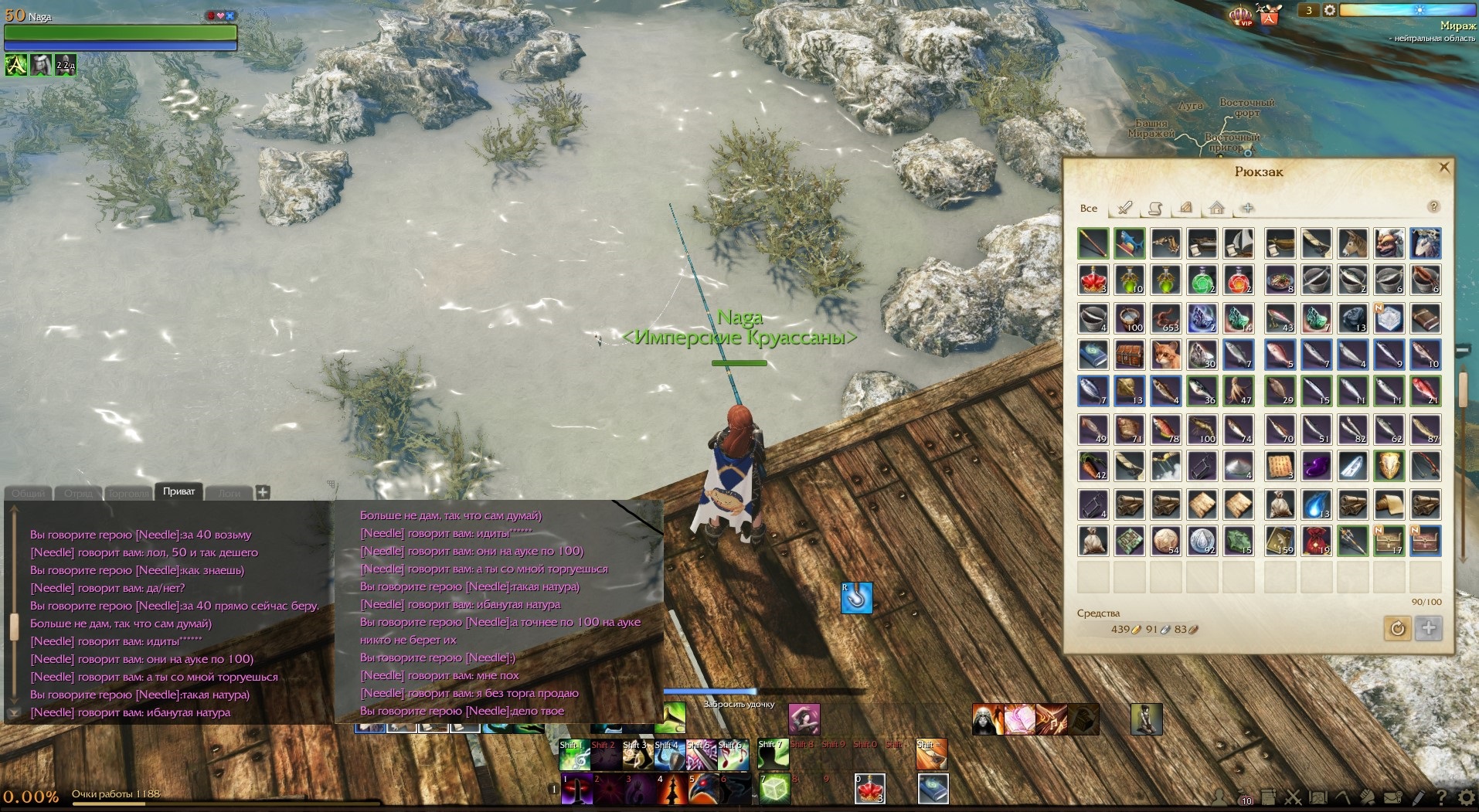The height and width of the screenshot is (812, 1479).
Task: Pick the carrot stack of 42
Action: point(1093,466)
